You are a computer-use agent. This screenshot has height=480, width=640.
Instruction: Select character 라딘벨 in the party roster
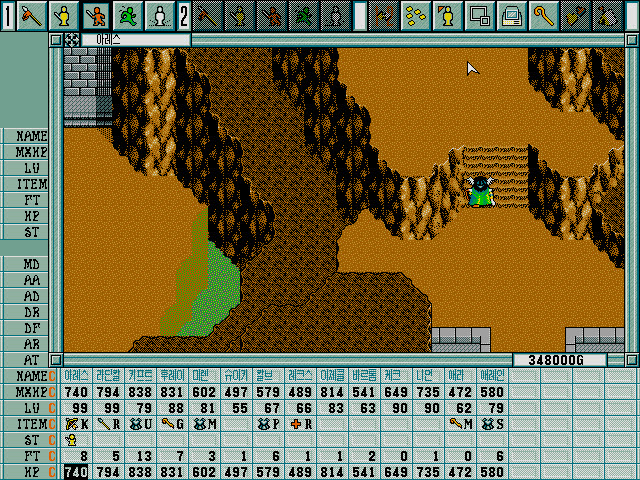[109, 375]
